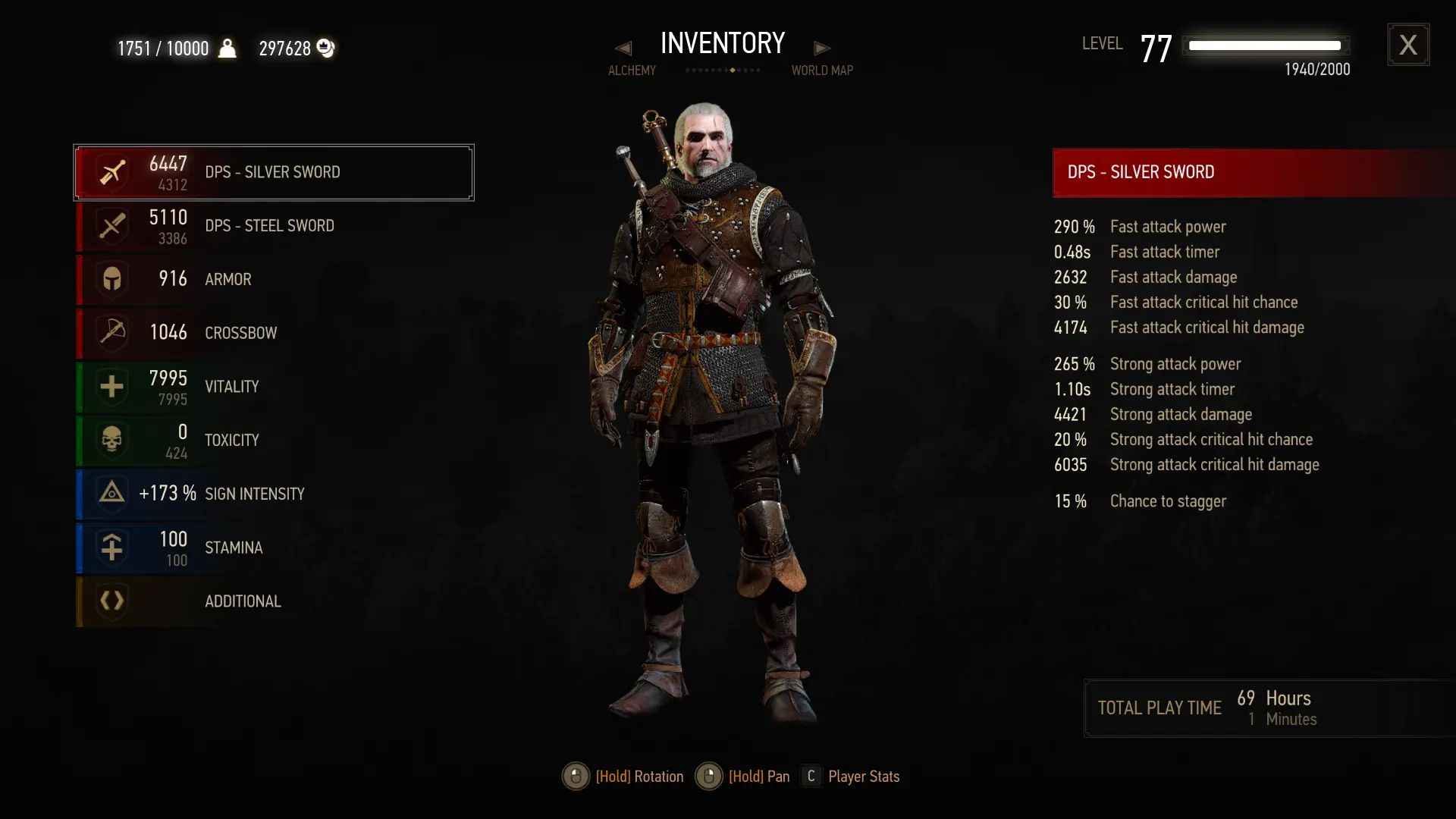This screenshot has width=1456, height=819.
Task: Show the Crossbow stat details
Action: [x=273, y=333]
